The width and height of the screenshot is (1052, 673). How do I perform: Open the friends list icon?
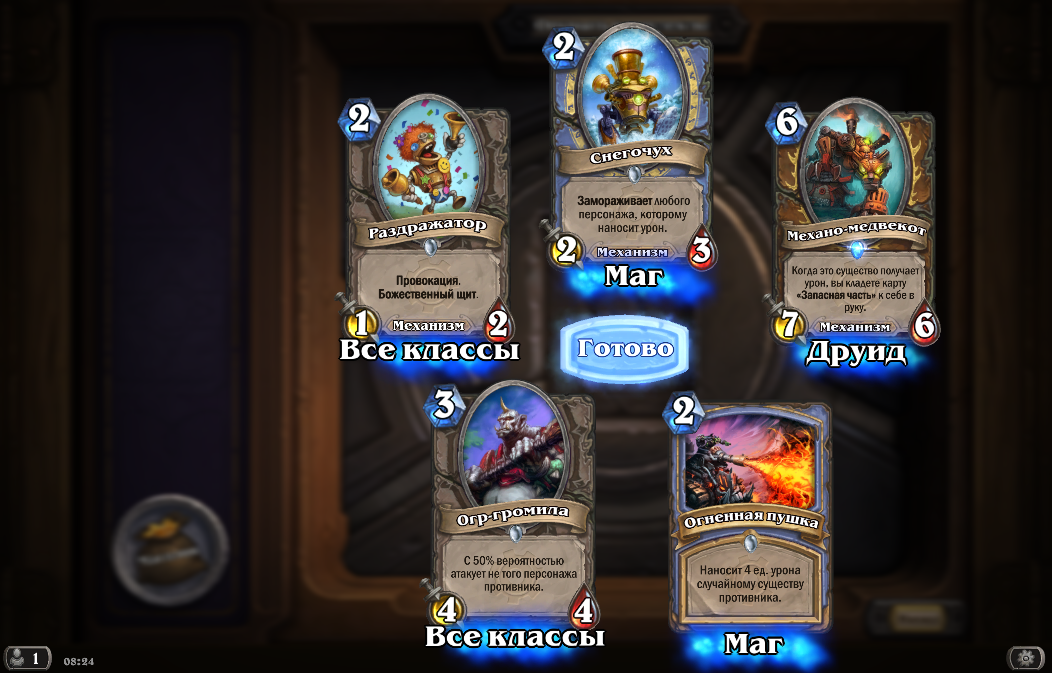pyautogui.click(x=27, y=658)
